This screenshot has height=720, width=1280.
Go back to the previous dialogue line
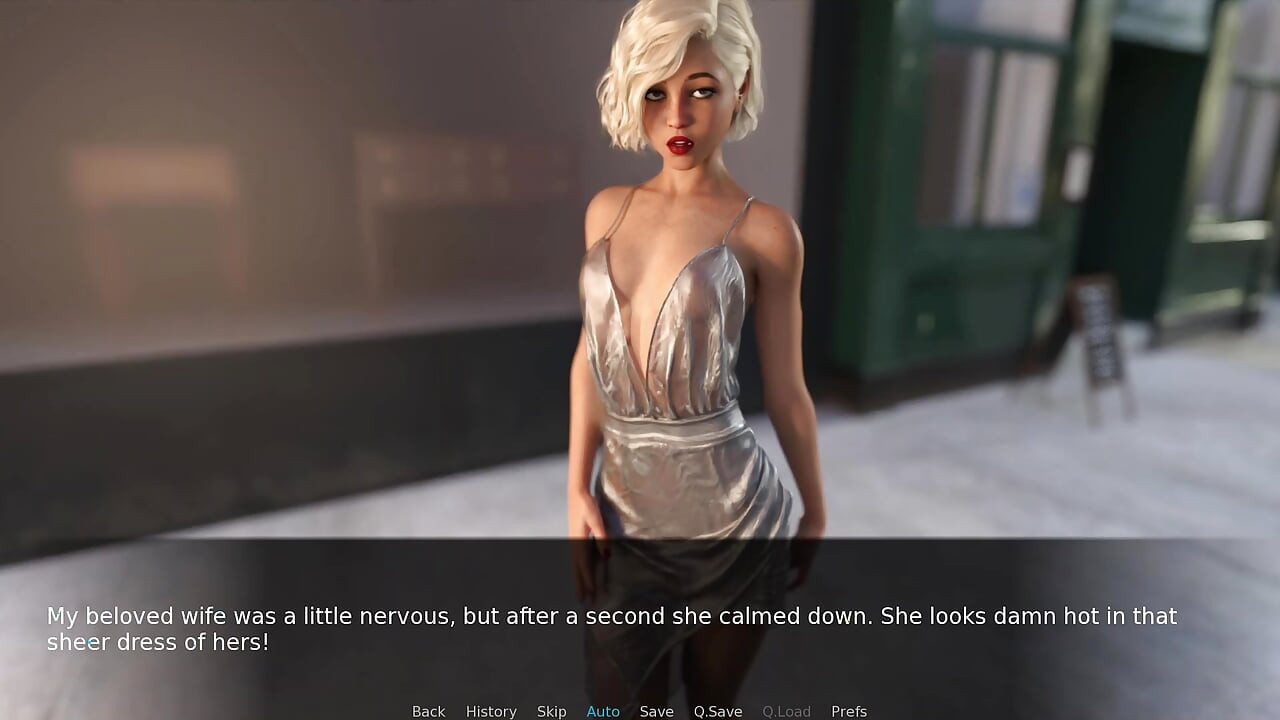[428, 711]
